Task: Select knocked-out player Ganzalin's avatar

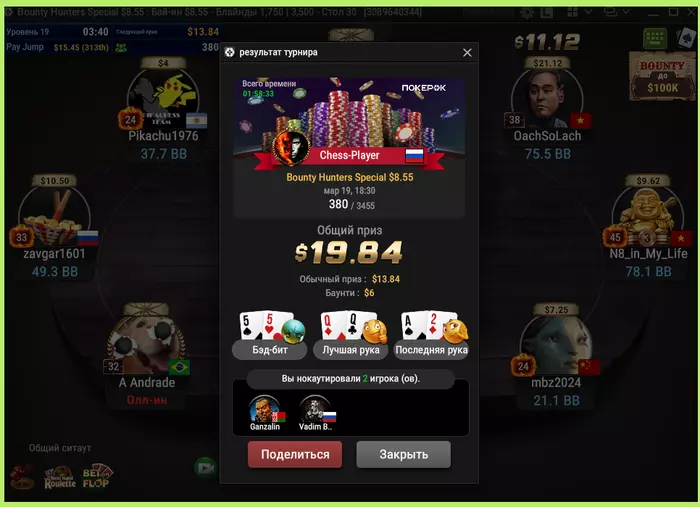Action: [265, 411]
